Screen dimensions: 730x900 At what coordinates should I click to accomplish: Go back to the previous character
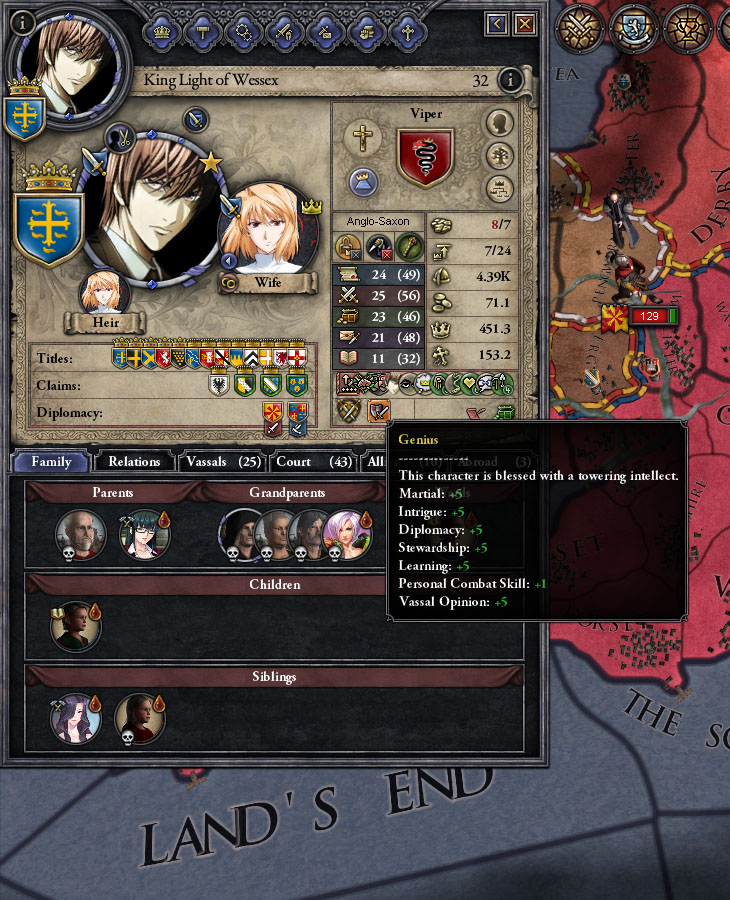pos(496,24)
